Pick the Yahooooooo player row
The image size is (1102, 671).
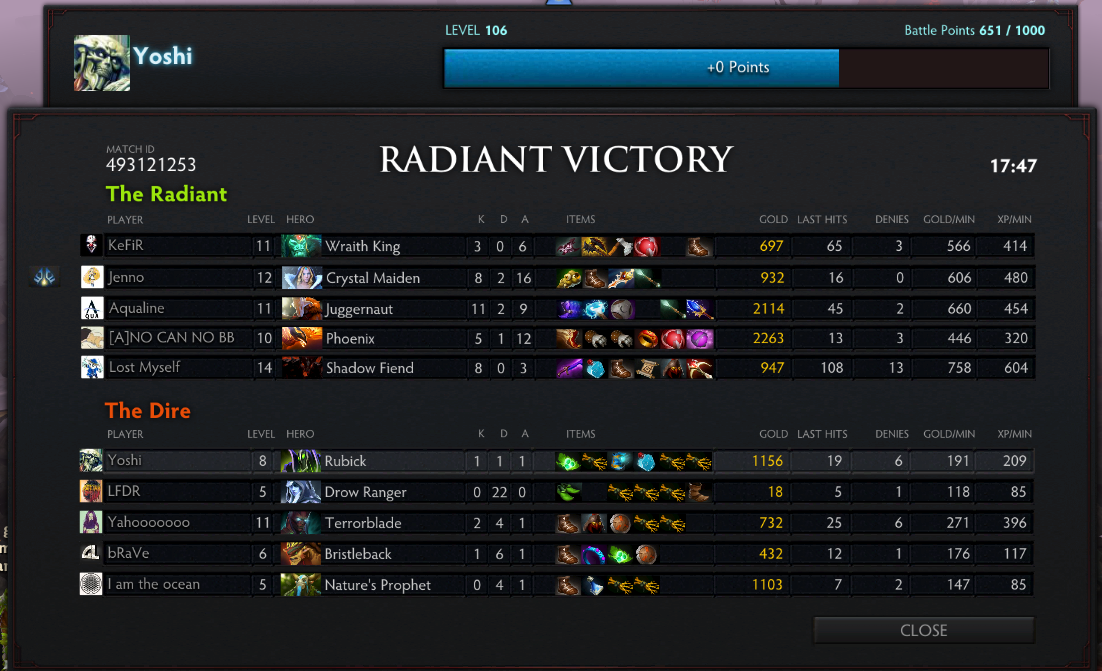coord(148,522)
